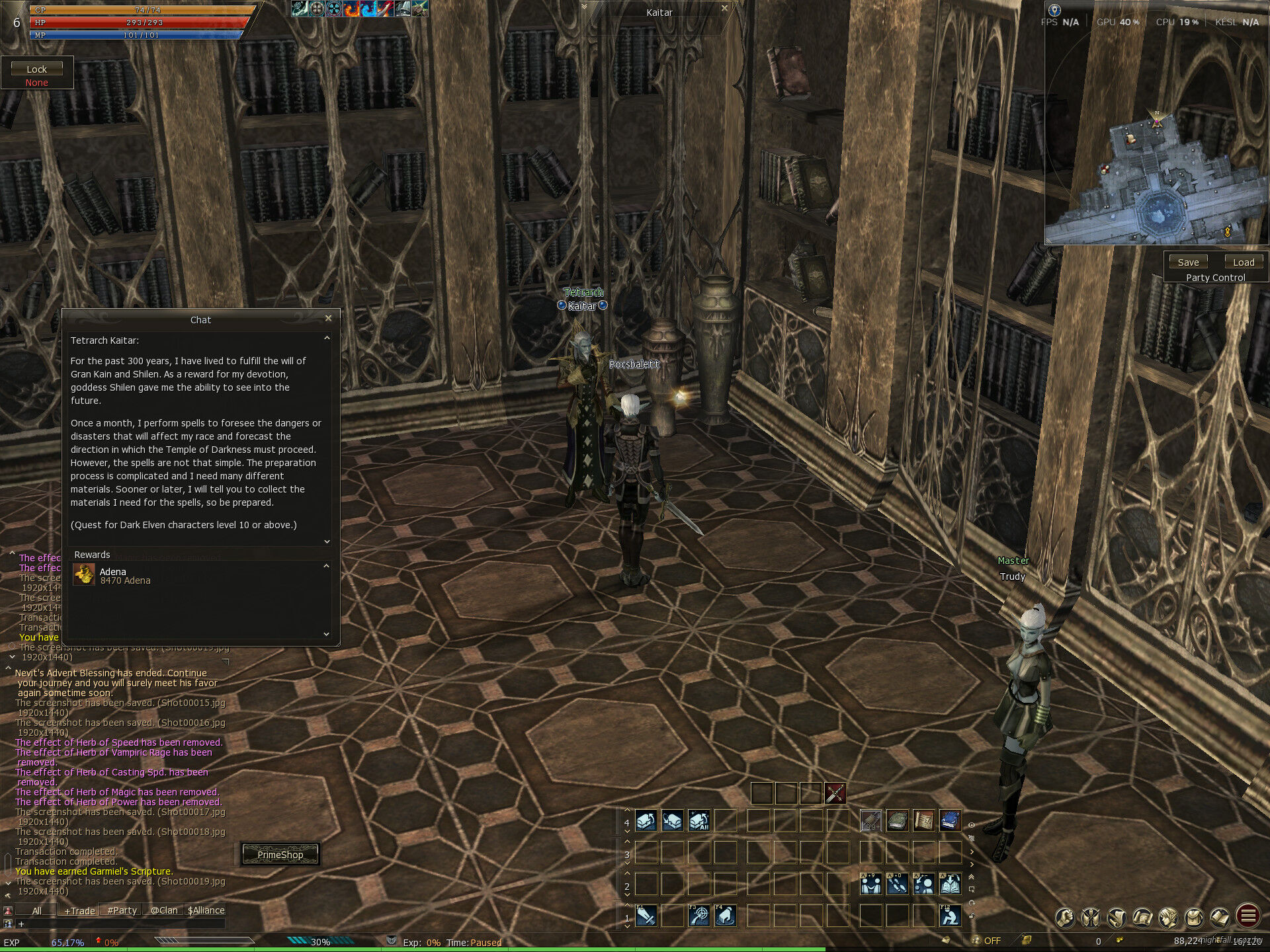Screen dimensions: 1270x952
Task: Open the character status head icon
Action: (x=1168, y=917)
